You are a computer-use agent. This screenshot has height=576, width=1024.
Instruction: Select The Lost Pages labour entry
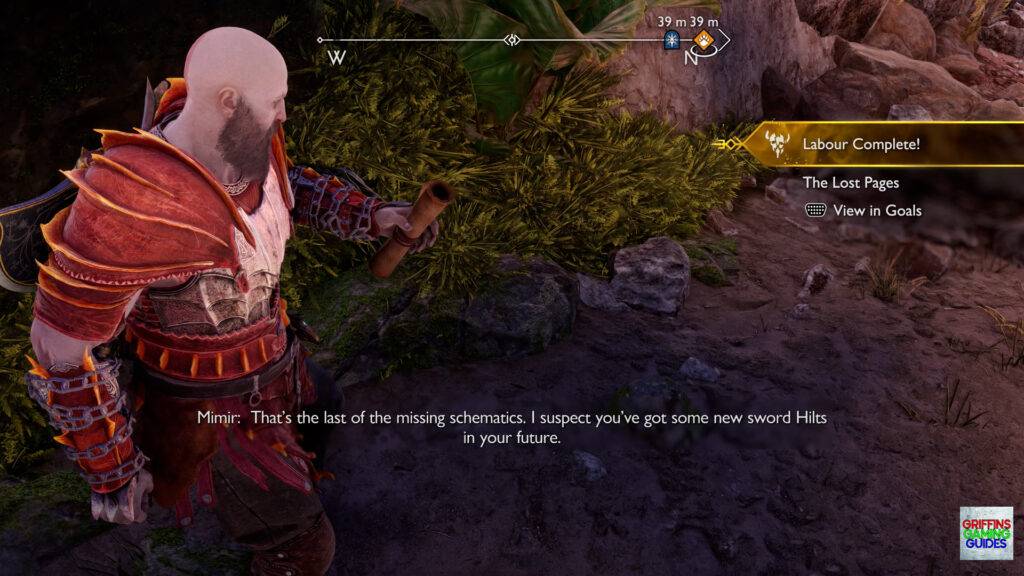(x=851, y=183)
